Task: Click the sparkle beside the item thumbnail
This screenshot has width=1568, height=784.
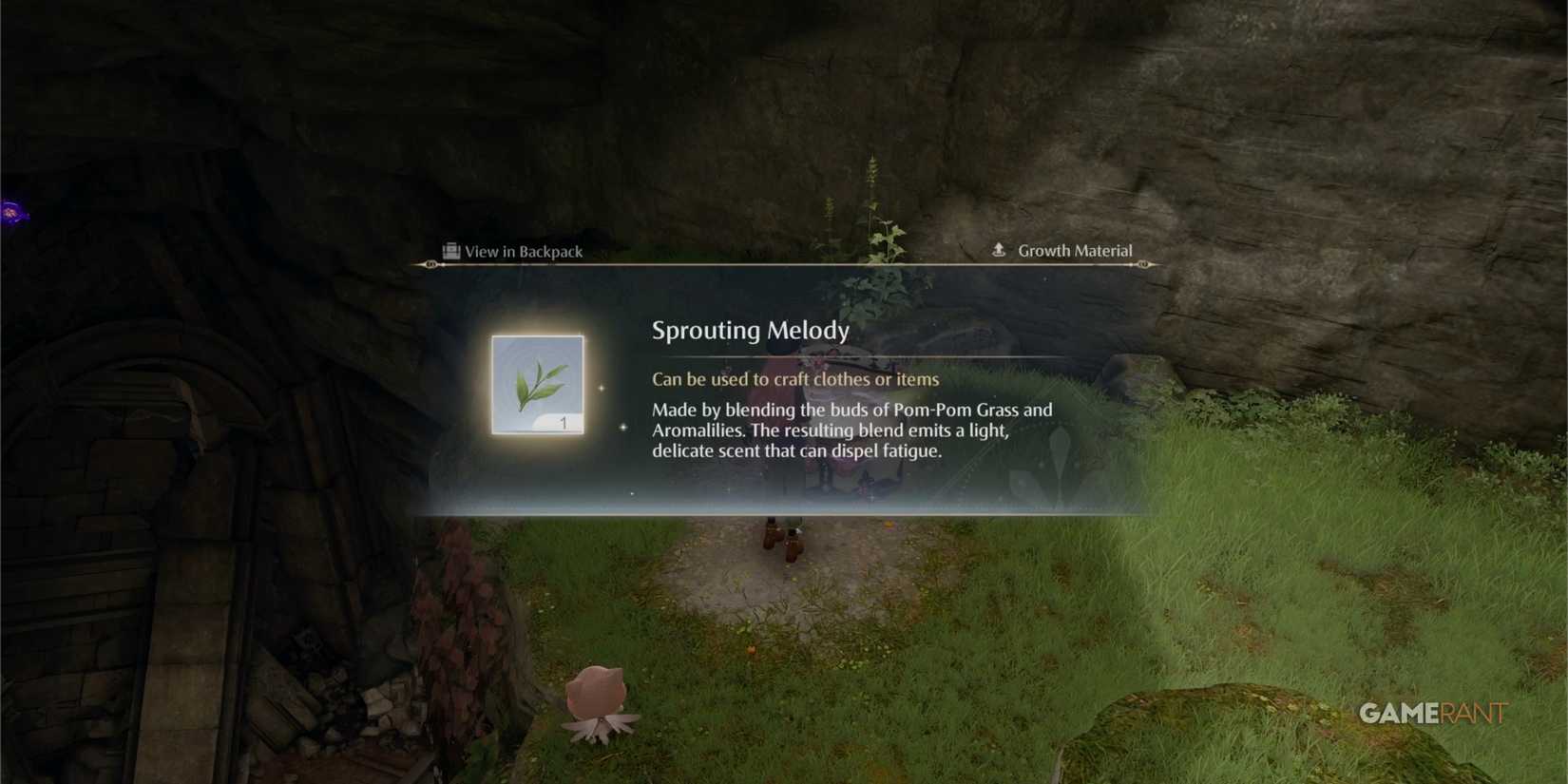Action: [602, 388]
